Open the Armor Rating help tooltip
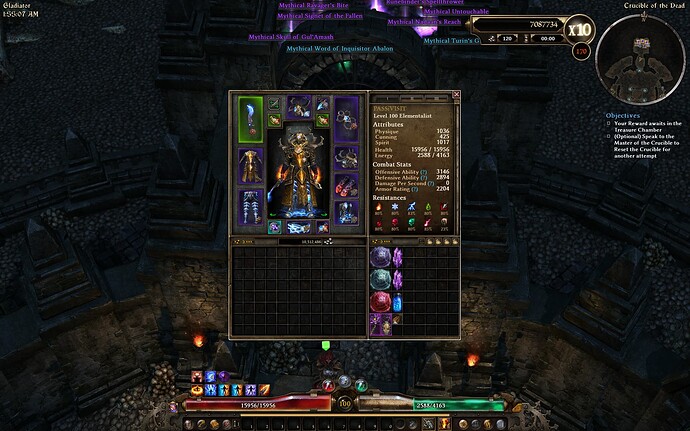This screenshot has width=690, height=431. click(x=414, y=189)
